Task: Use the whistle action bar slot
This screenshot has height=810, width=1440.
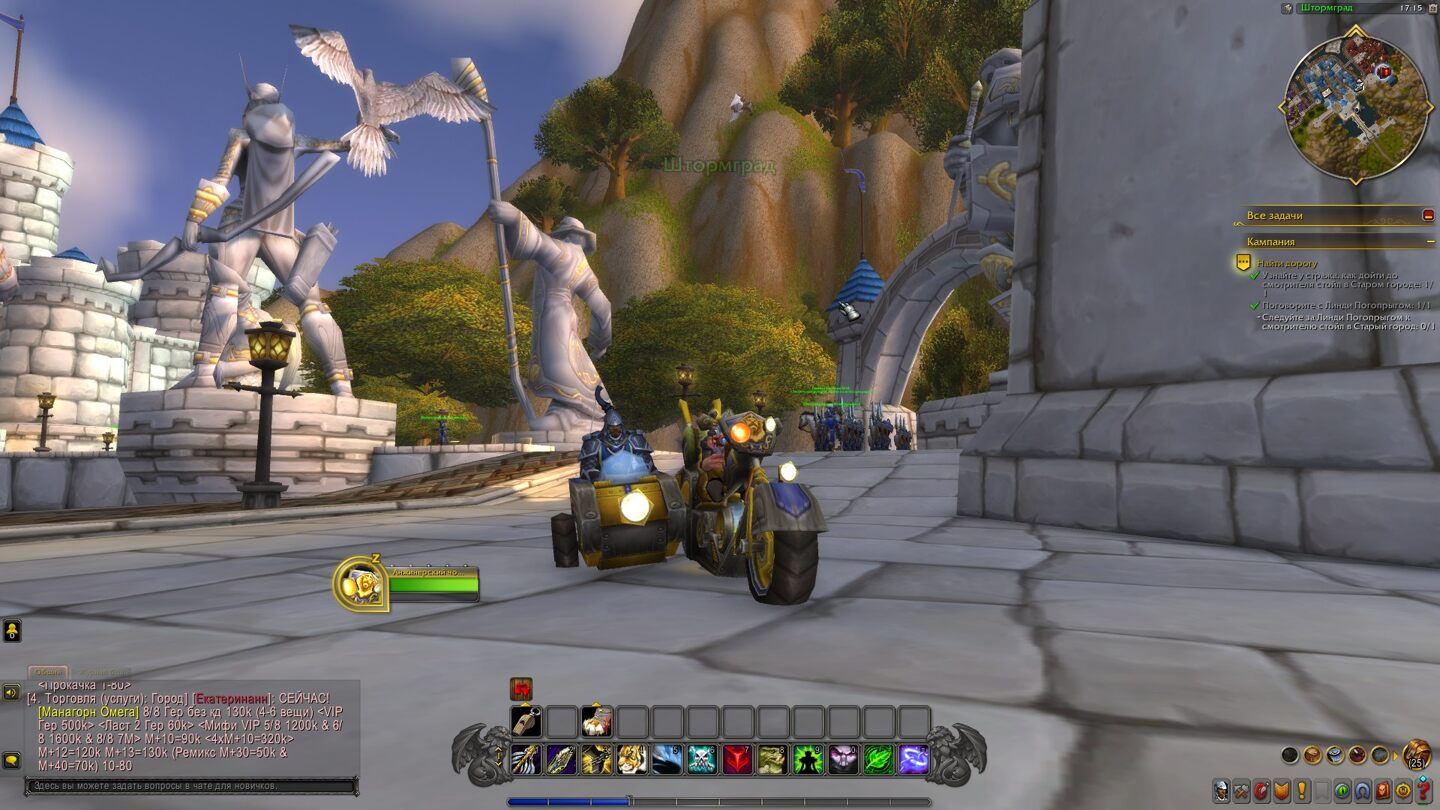Action: click(527, 722)
